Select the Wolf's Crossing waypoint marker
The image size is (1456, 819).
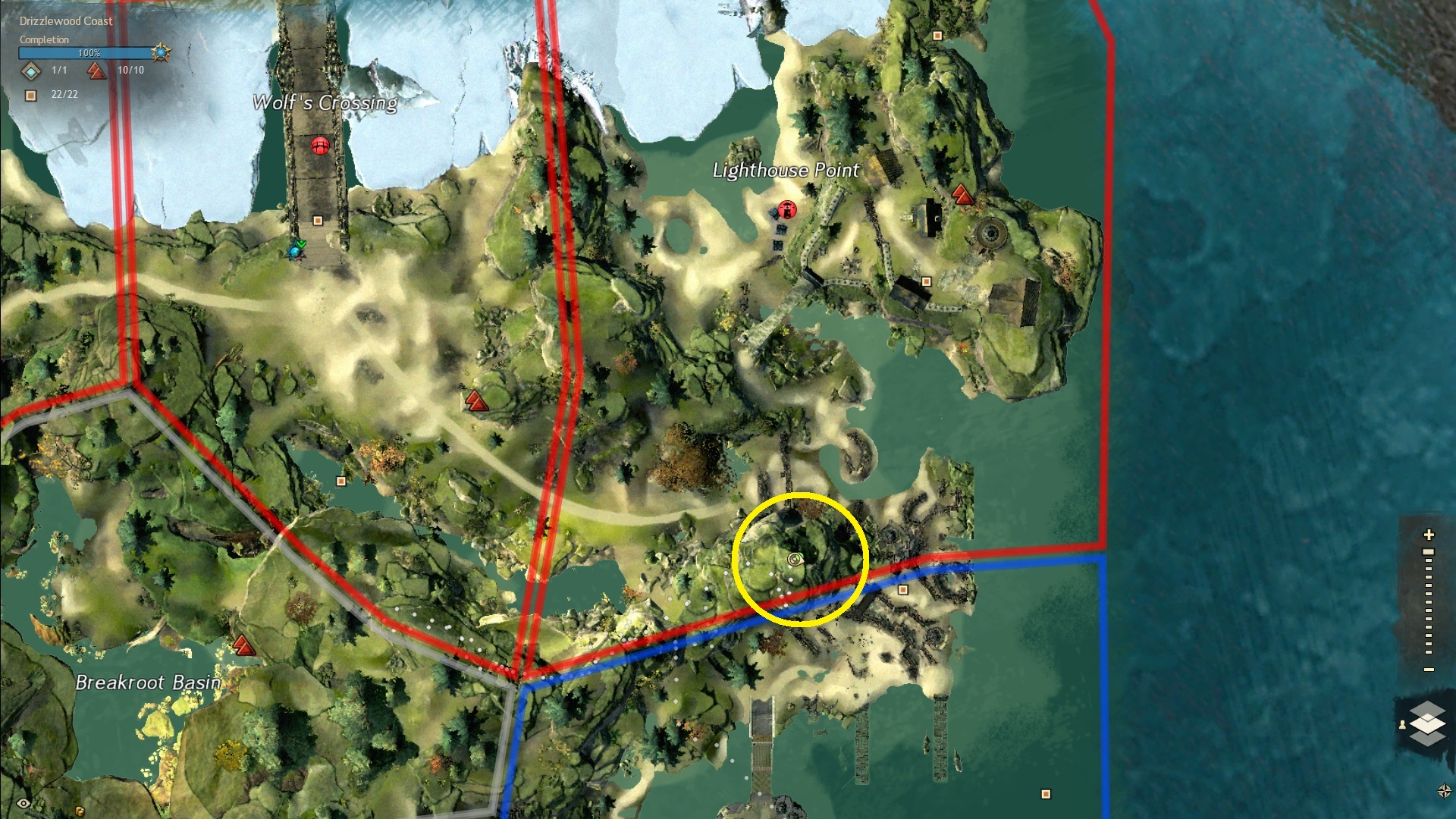[320, 146]
